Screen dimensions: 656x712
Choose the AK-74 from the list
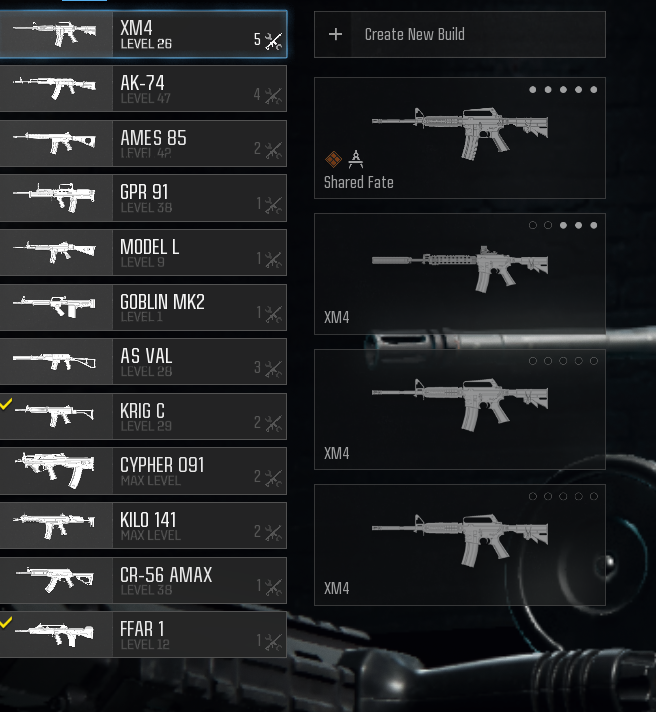(143, 89)
